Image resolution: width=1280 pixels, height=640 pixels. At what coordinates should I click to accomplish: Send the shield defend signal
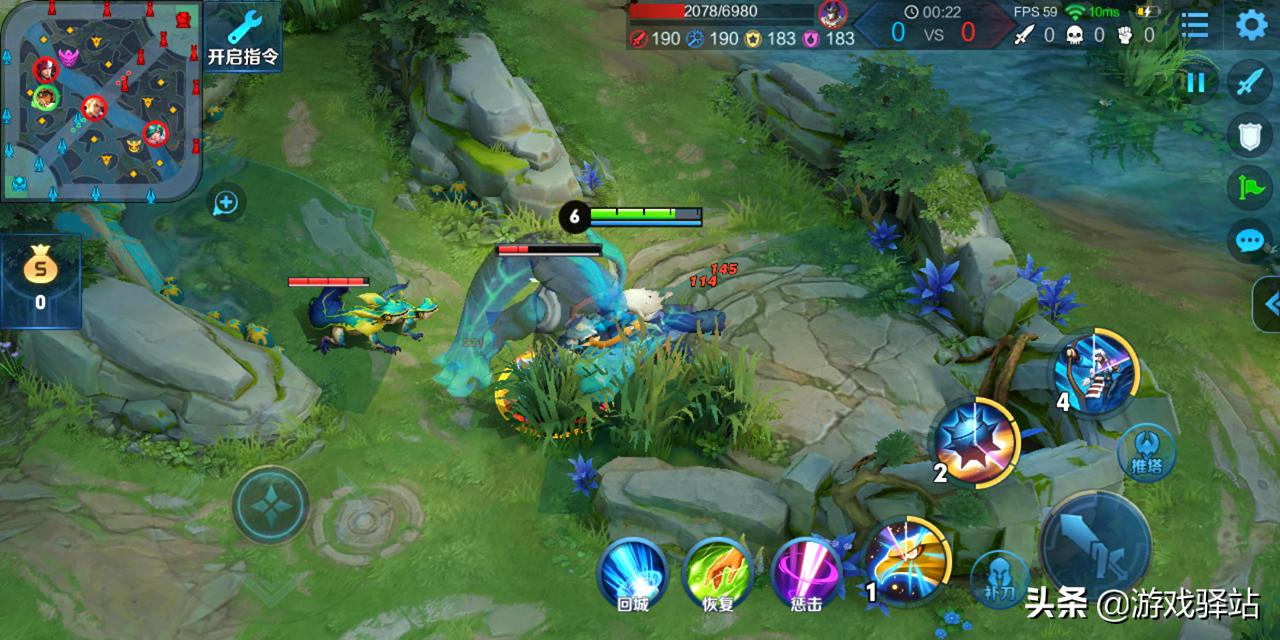(x=1250, y=136)
